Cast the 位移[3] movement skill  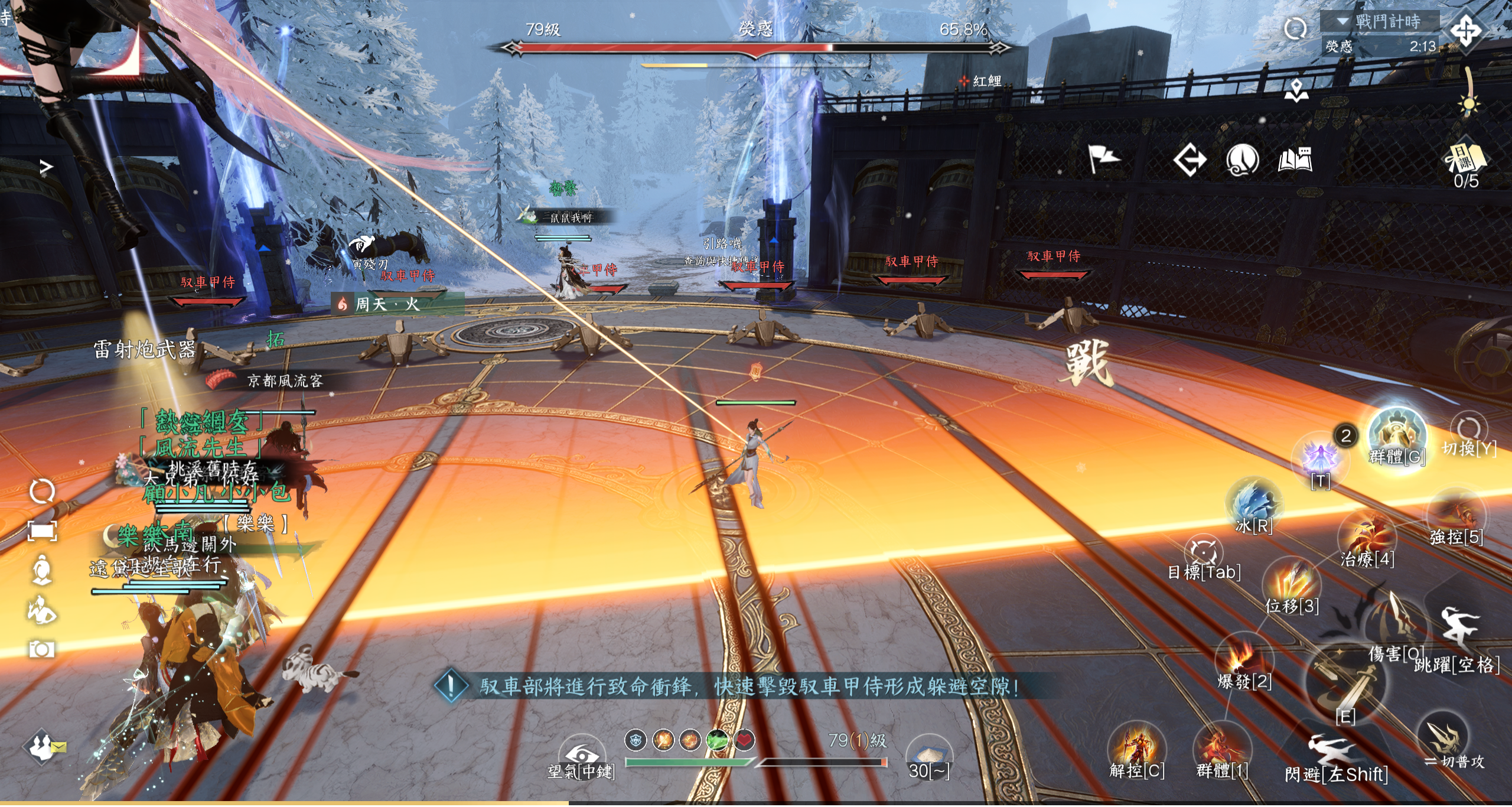(1292, 583)
